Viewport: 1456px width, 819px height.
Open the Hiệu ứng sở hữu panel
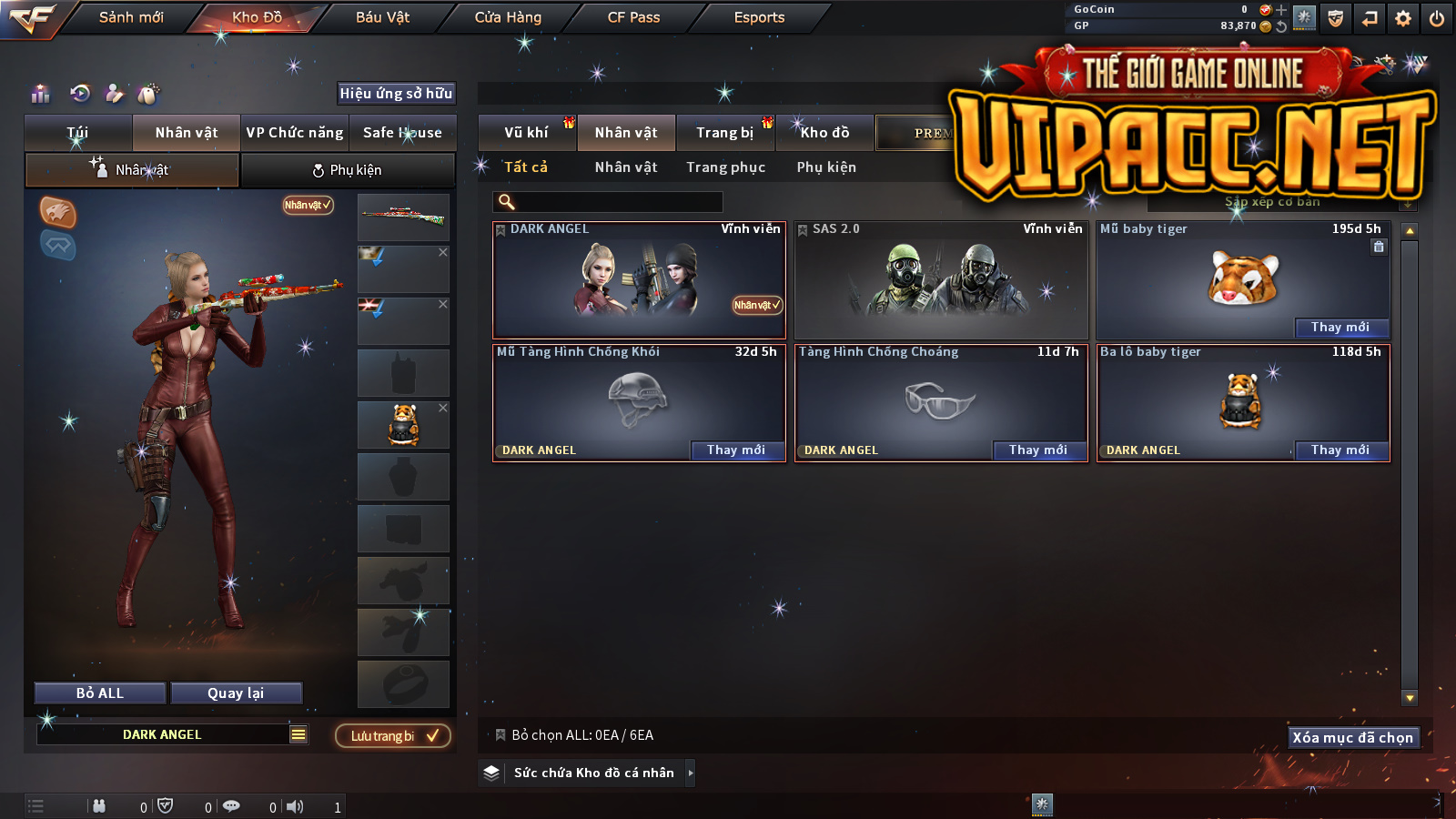click(x=396, y=94)
